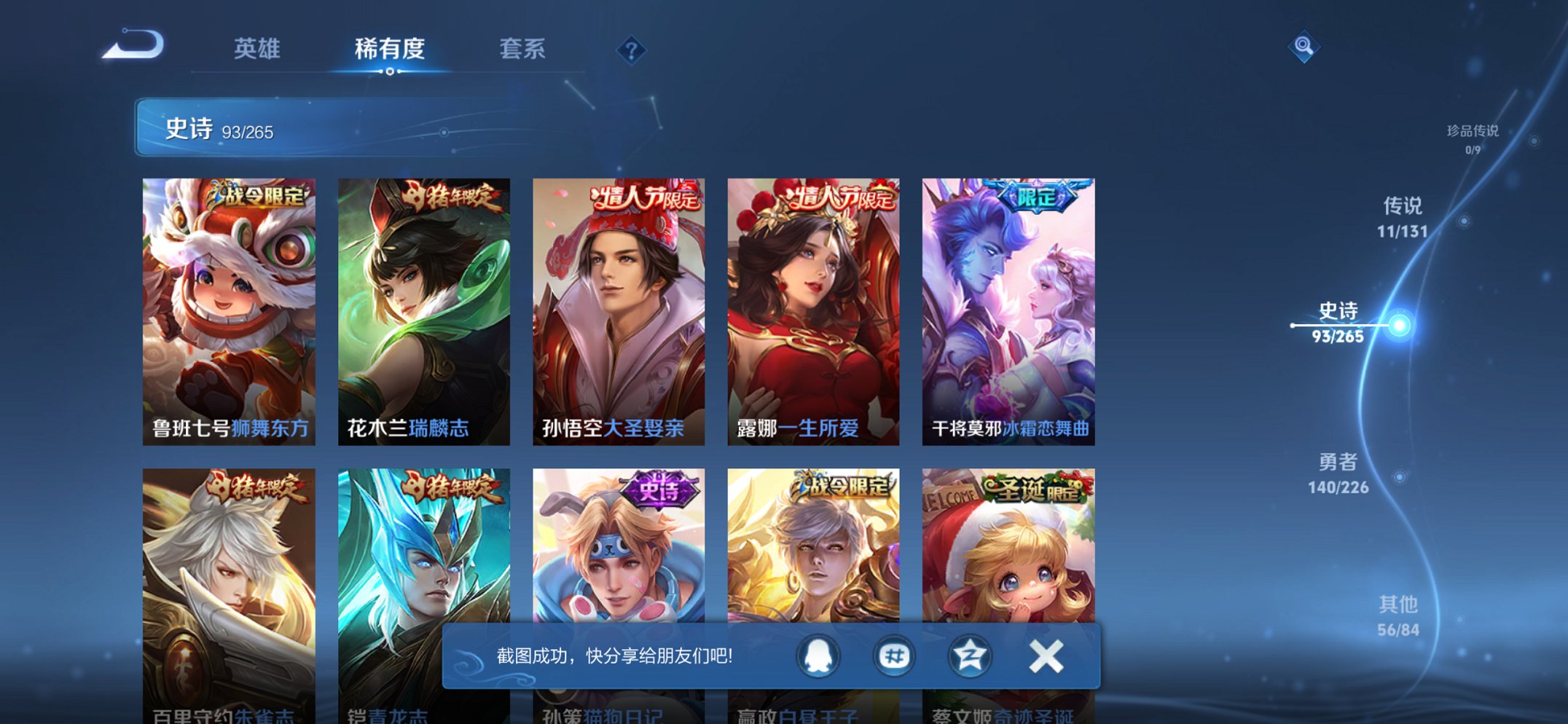Image resolution: width=1568 pixels, height=724 pixels.
Task: Tap the question mark help icon
Action: pyautogui.click(x=632, y=50)
